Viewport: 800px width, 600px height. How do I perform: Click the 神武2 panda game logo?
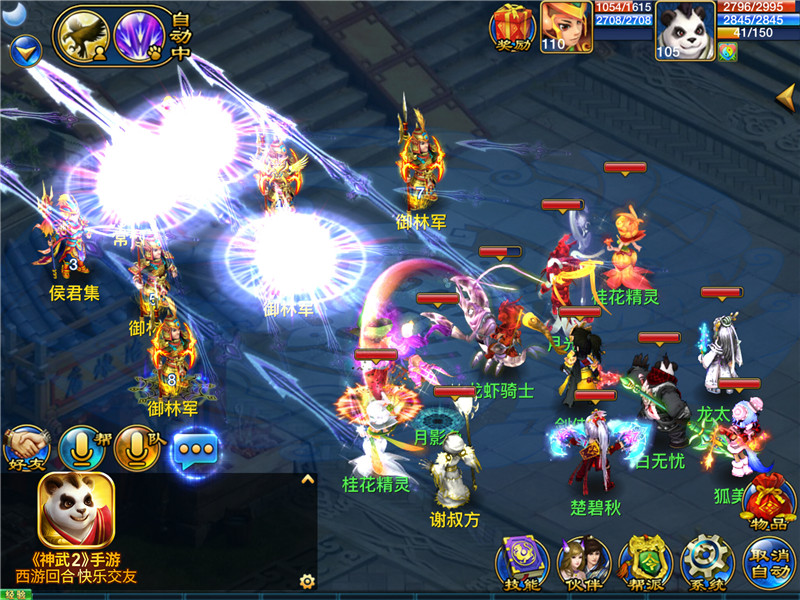(76, 510)
